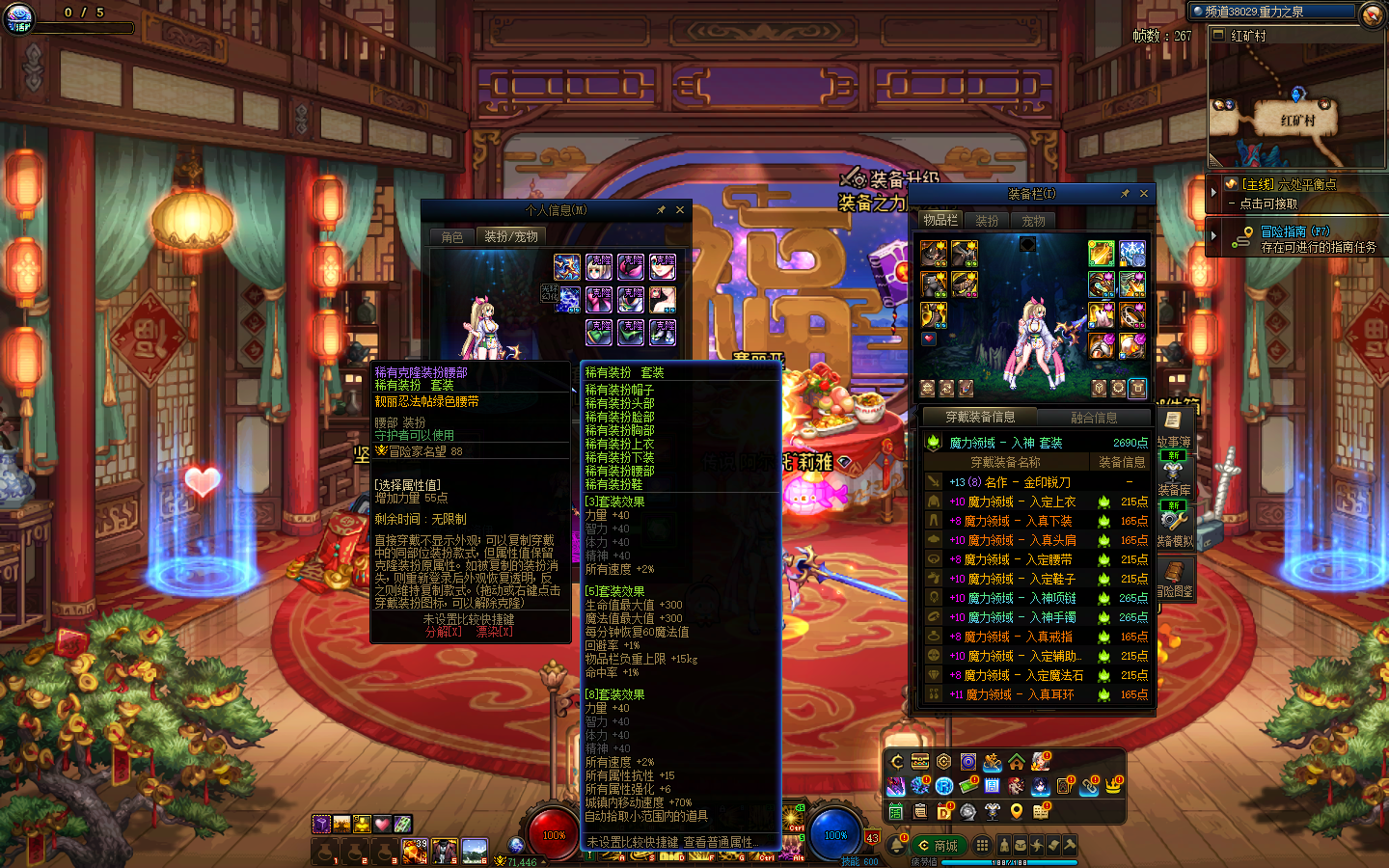Open the grid menu button beside 商城

coord(982,846)
